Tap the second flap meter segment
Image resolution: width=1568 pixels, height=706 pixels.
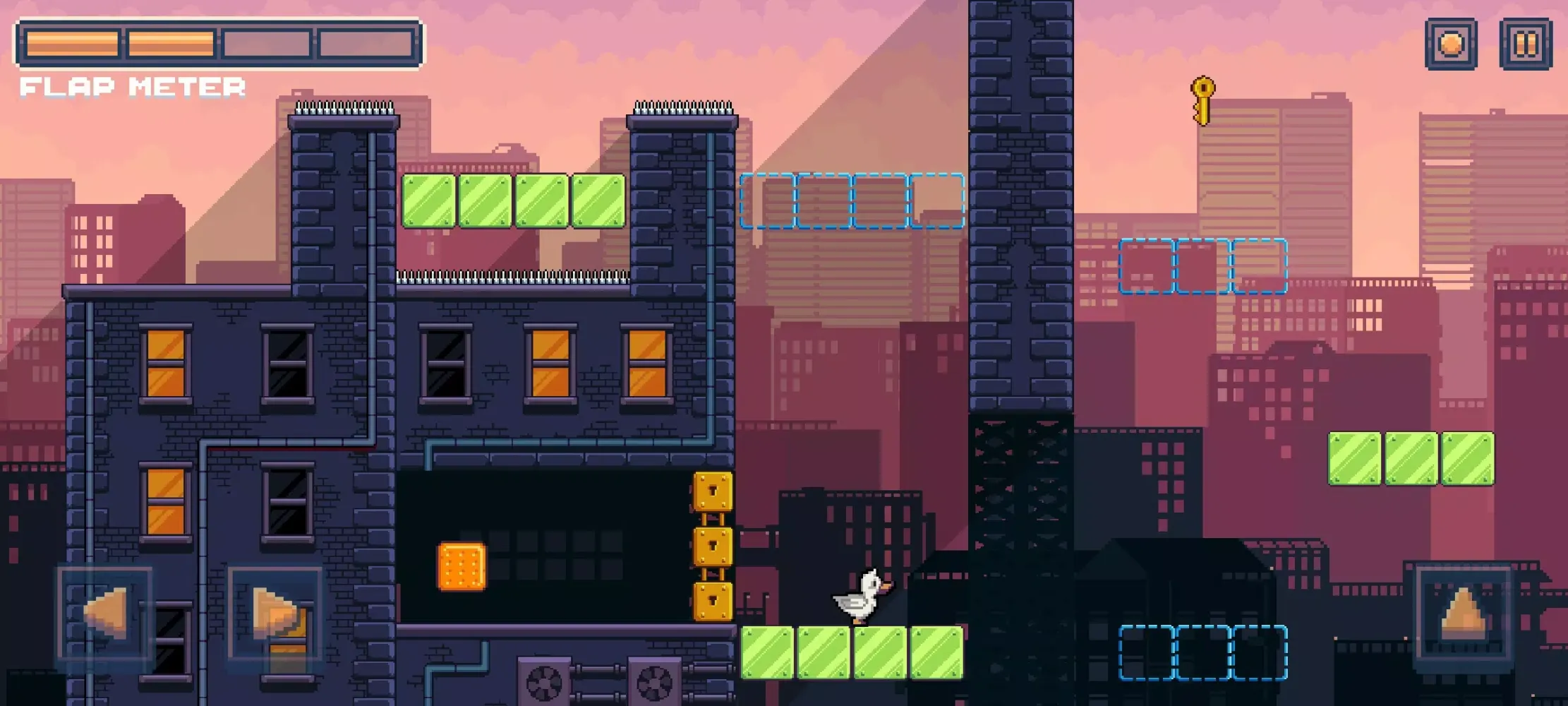(x=171, y=44)
